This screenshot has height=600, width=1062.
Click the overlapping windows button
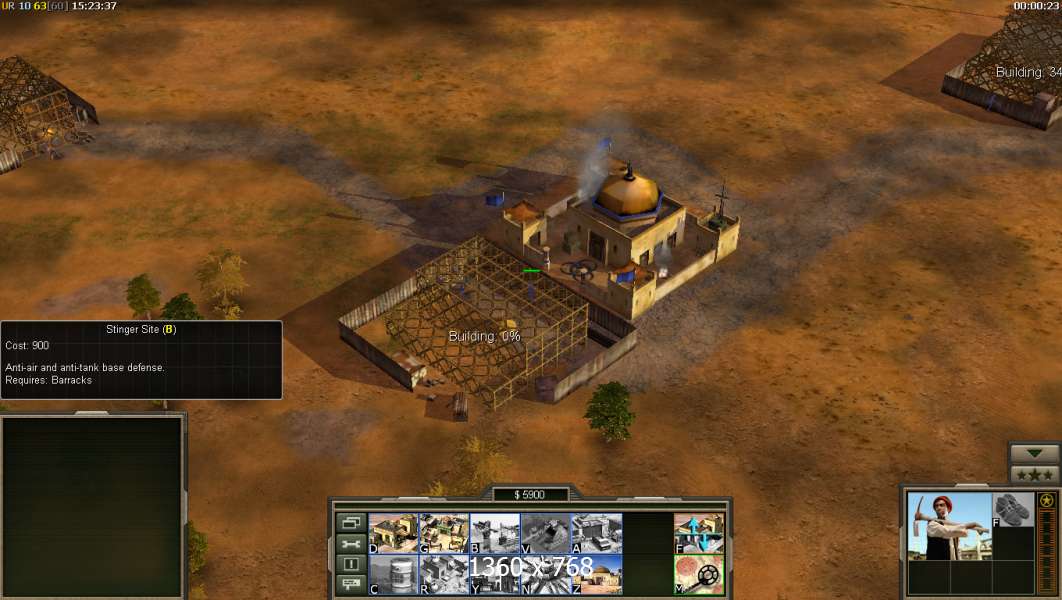[351, 522]
